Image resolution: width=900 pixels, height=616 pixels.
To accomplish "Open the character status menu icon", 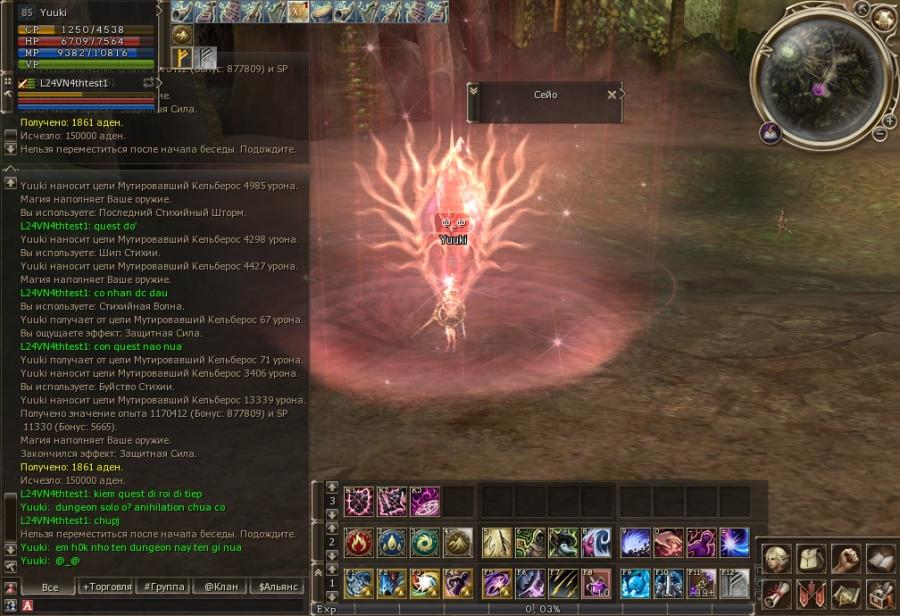I will (779, 558).
